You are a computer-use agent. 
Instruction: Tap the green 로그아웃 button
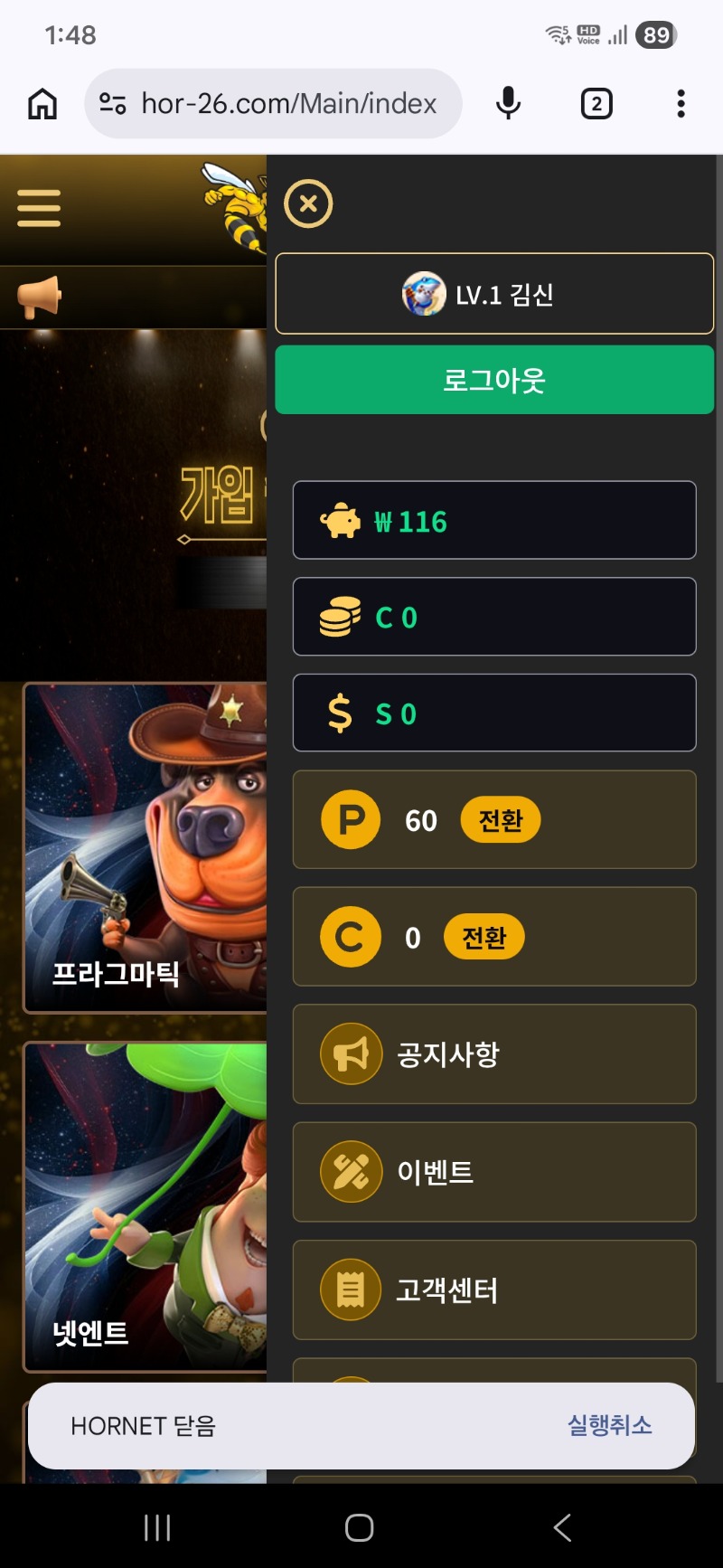494,380
